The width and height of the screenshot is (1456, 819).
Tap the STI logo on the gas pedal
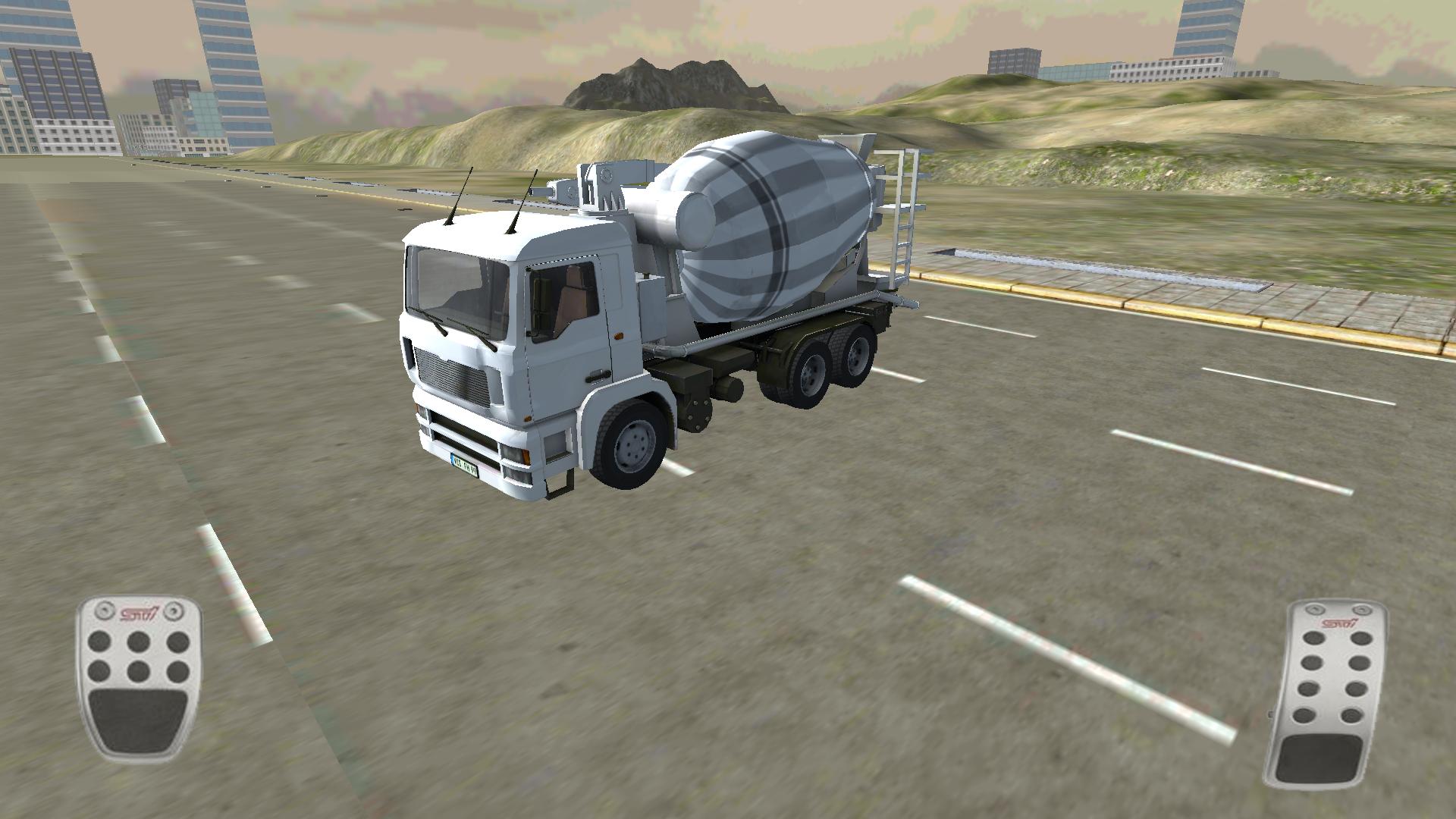1339,623
